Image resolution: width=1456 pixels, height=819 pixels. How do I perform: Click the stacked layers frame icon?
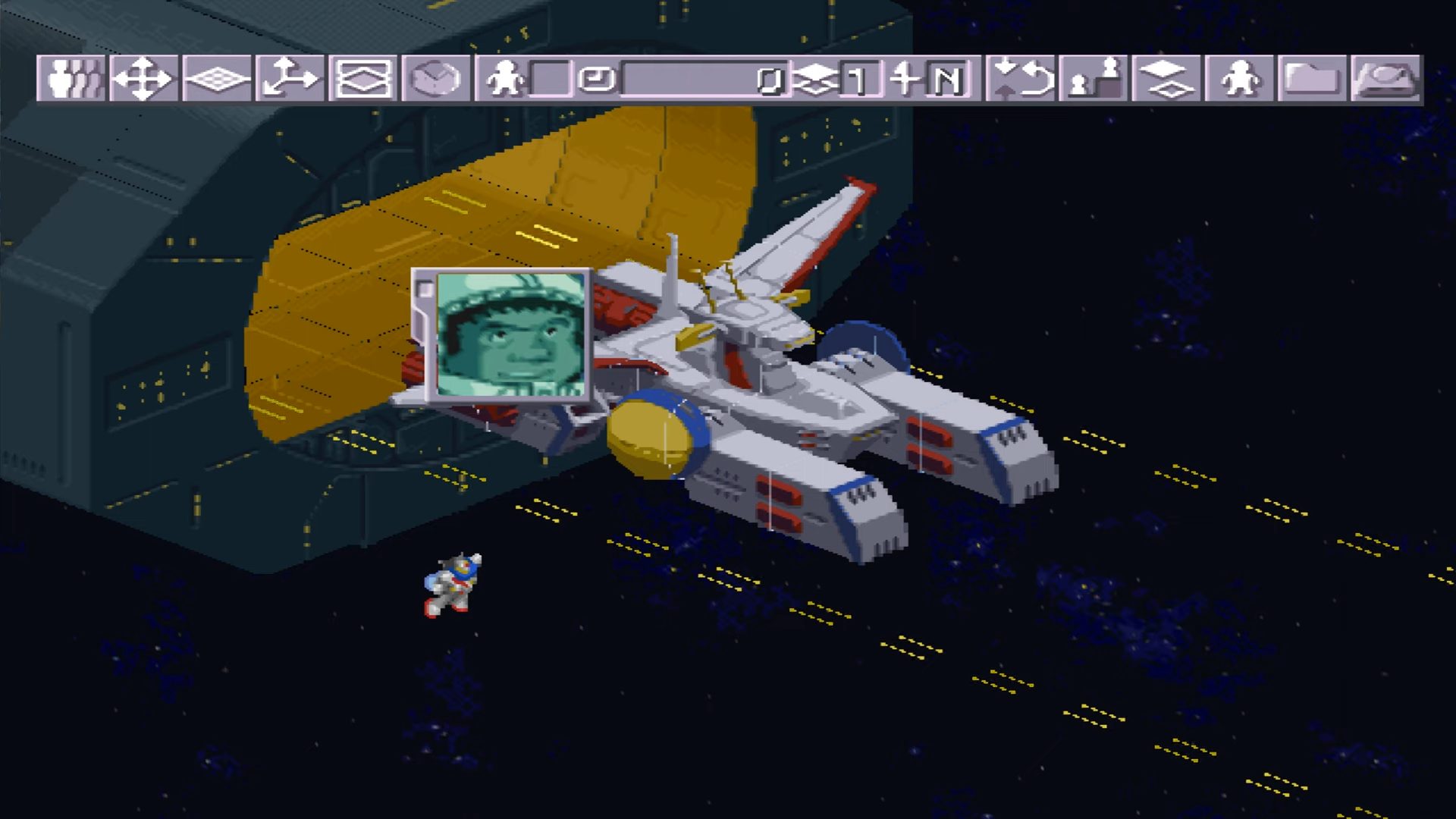pos(362,79)
